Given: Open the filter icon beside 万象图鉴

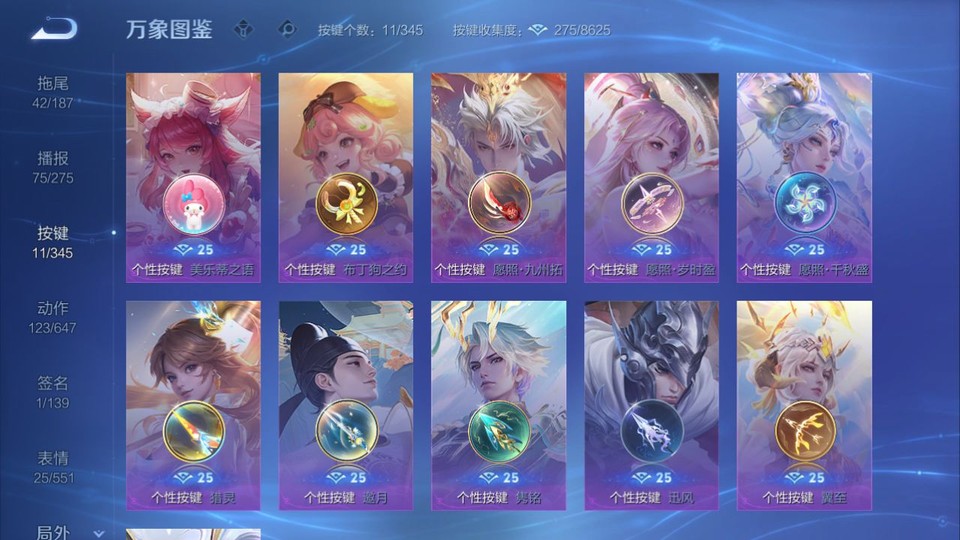Looking at the screenshot, I should (x=243, y=29).
